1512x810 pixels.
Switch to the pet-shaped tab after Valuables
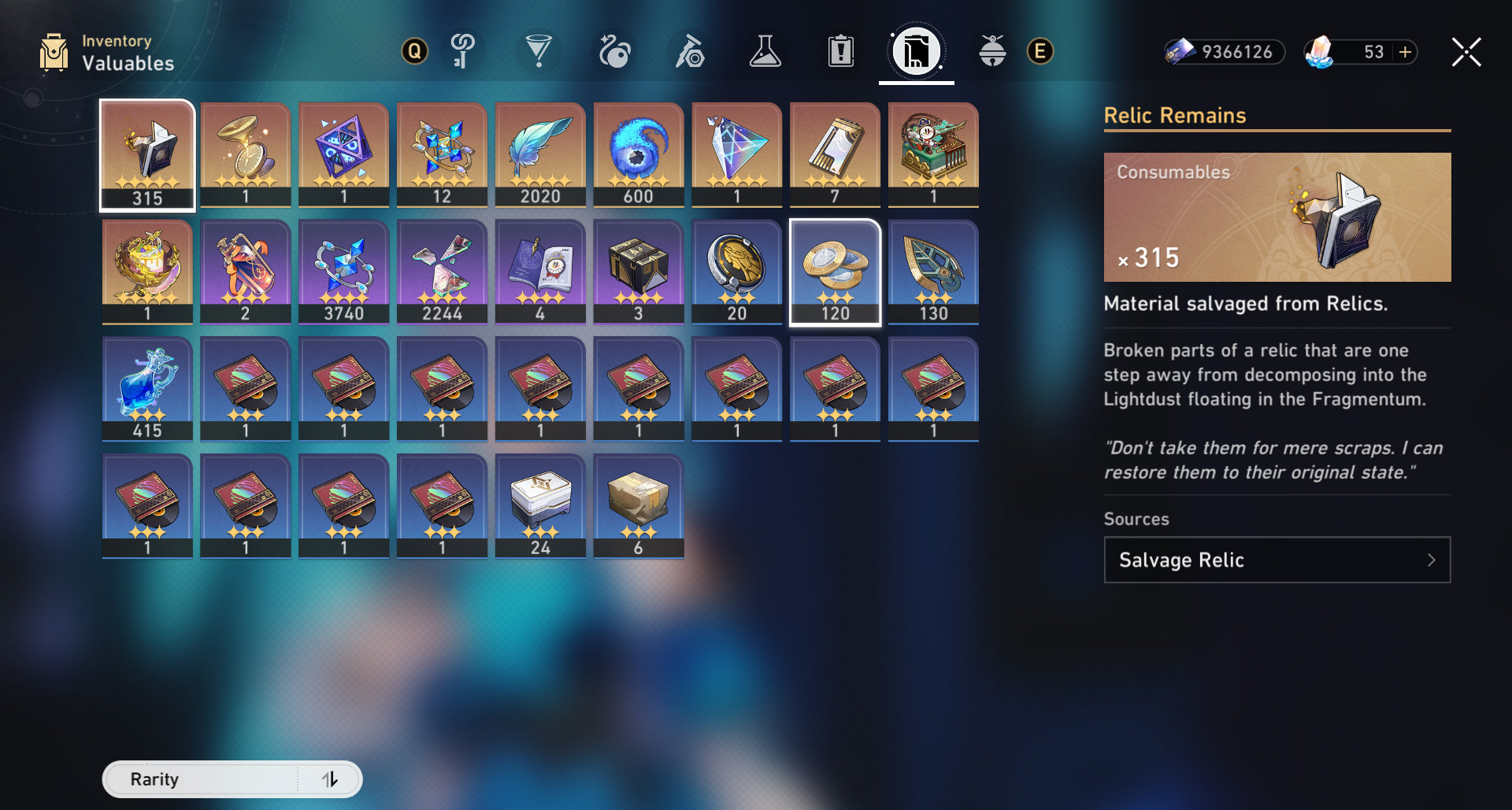(991, 53)
